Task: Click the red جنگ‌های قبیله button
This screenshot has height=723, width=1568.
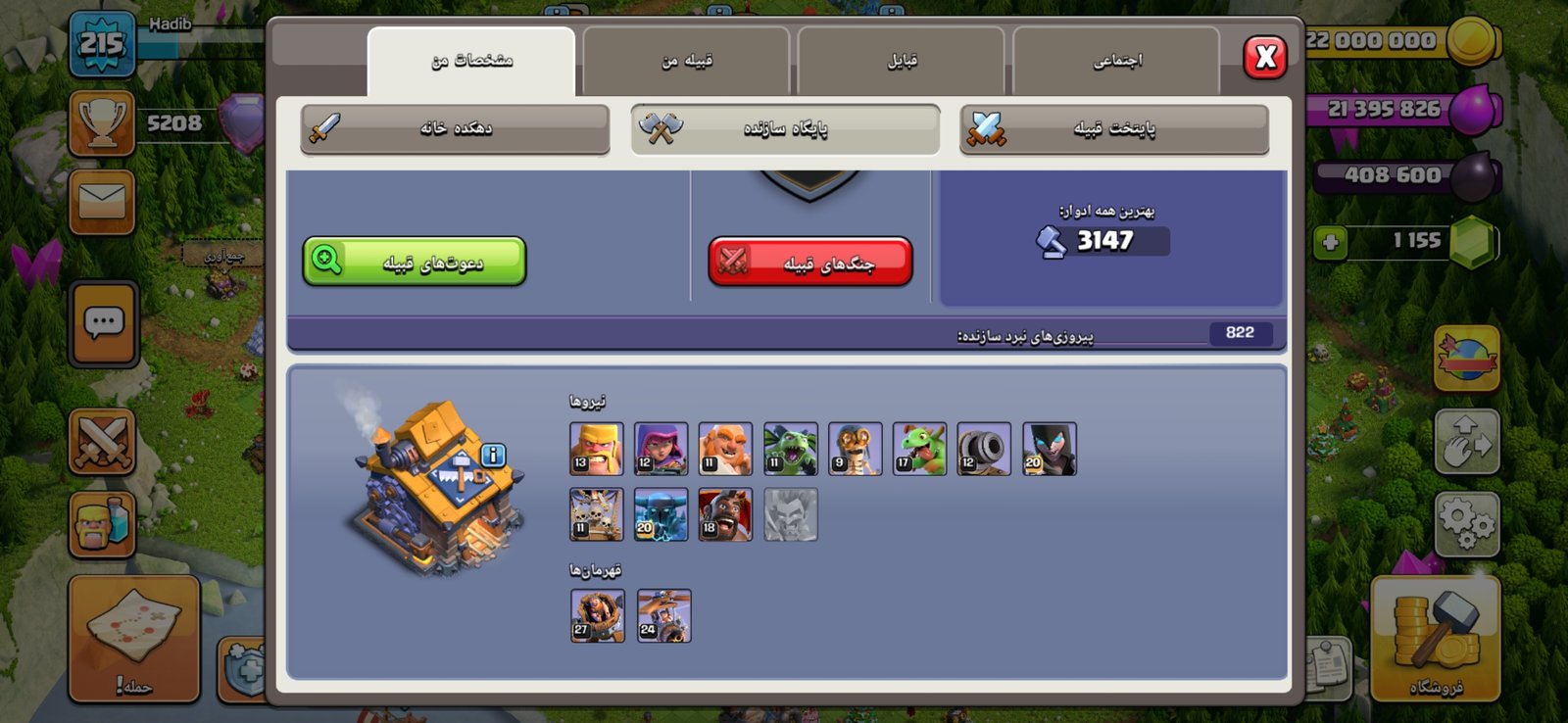Action: [810, 262]
